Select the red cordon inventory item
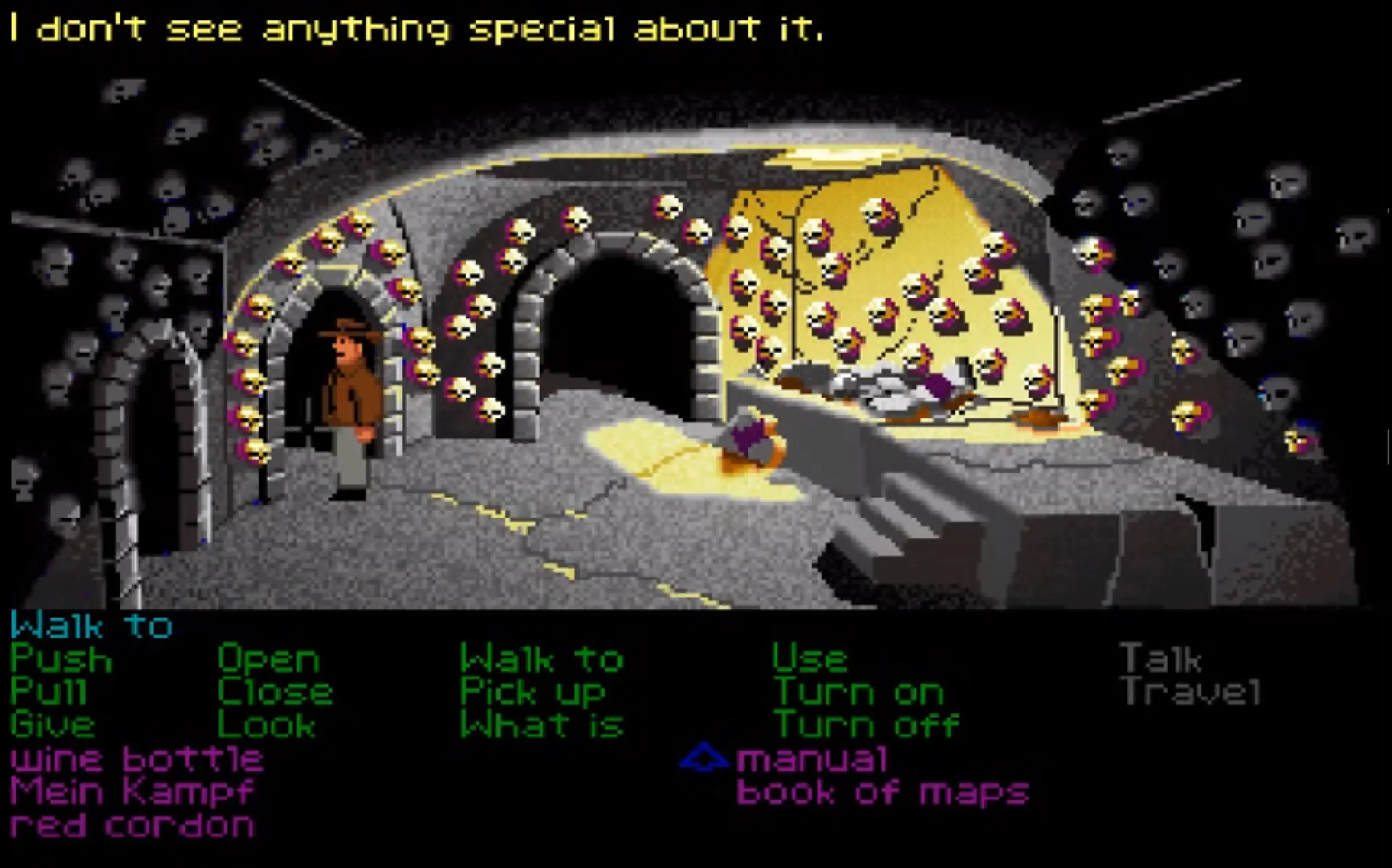 [132, 825]
